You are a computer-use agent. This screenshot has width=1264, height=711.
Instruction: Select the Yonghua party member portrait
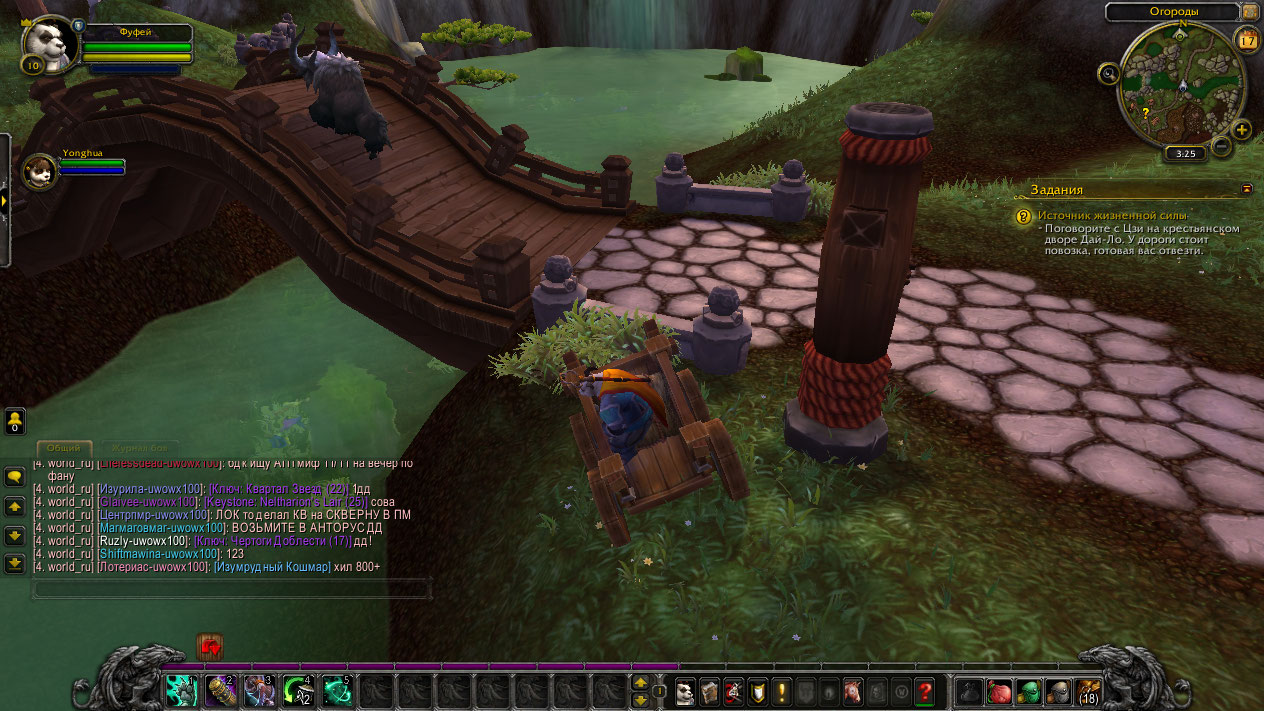click(x=40, y=171)
